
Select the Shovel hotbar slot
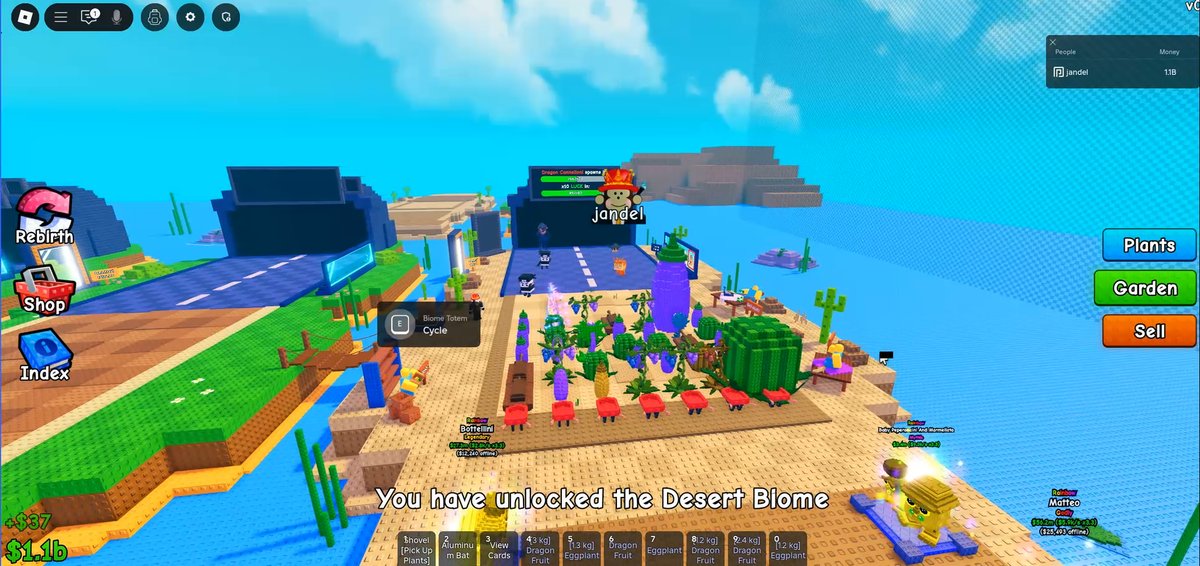coord(416,549)
